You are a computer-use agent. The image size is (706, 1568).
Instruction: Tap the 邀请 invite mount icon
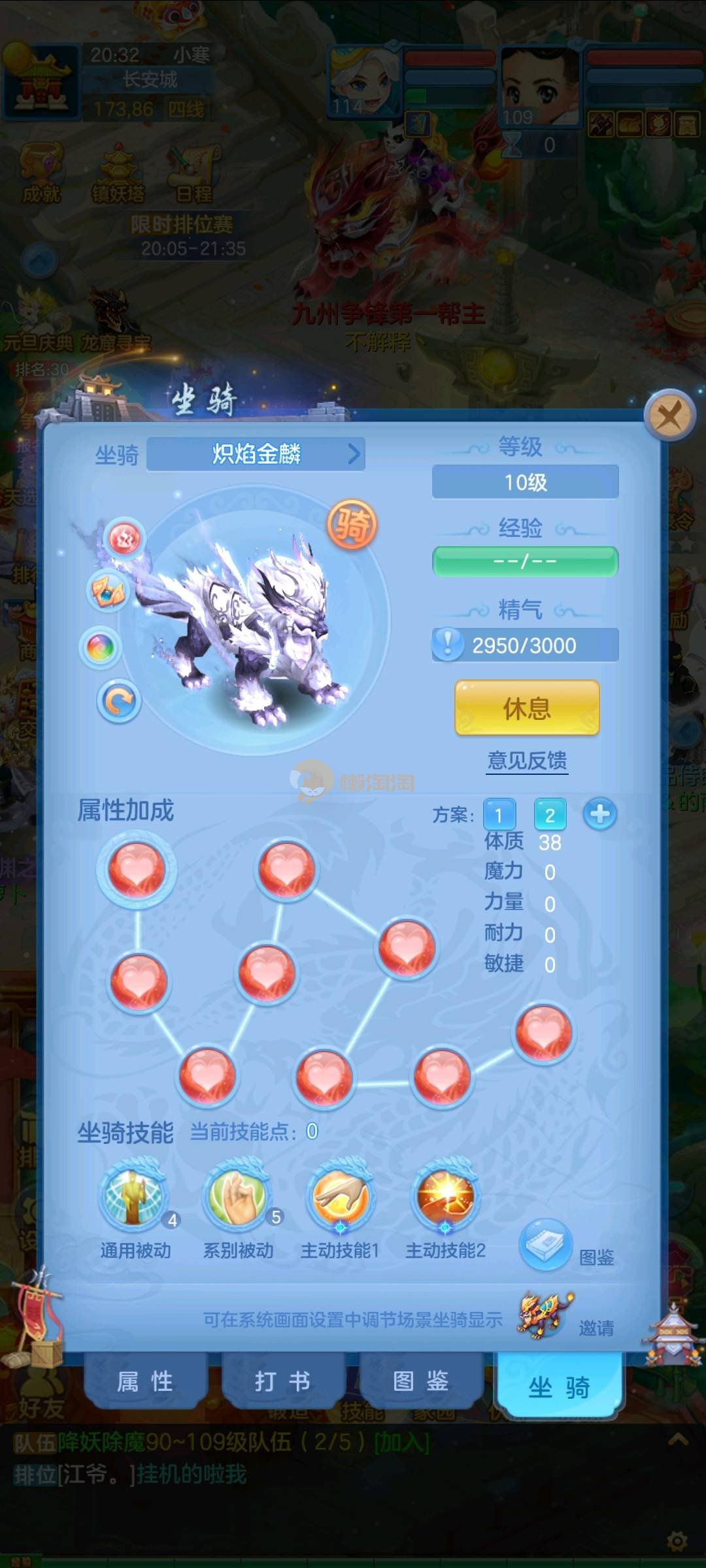[546, 1314]
